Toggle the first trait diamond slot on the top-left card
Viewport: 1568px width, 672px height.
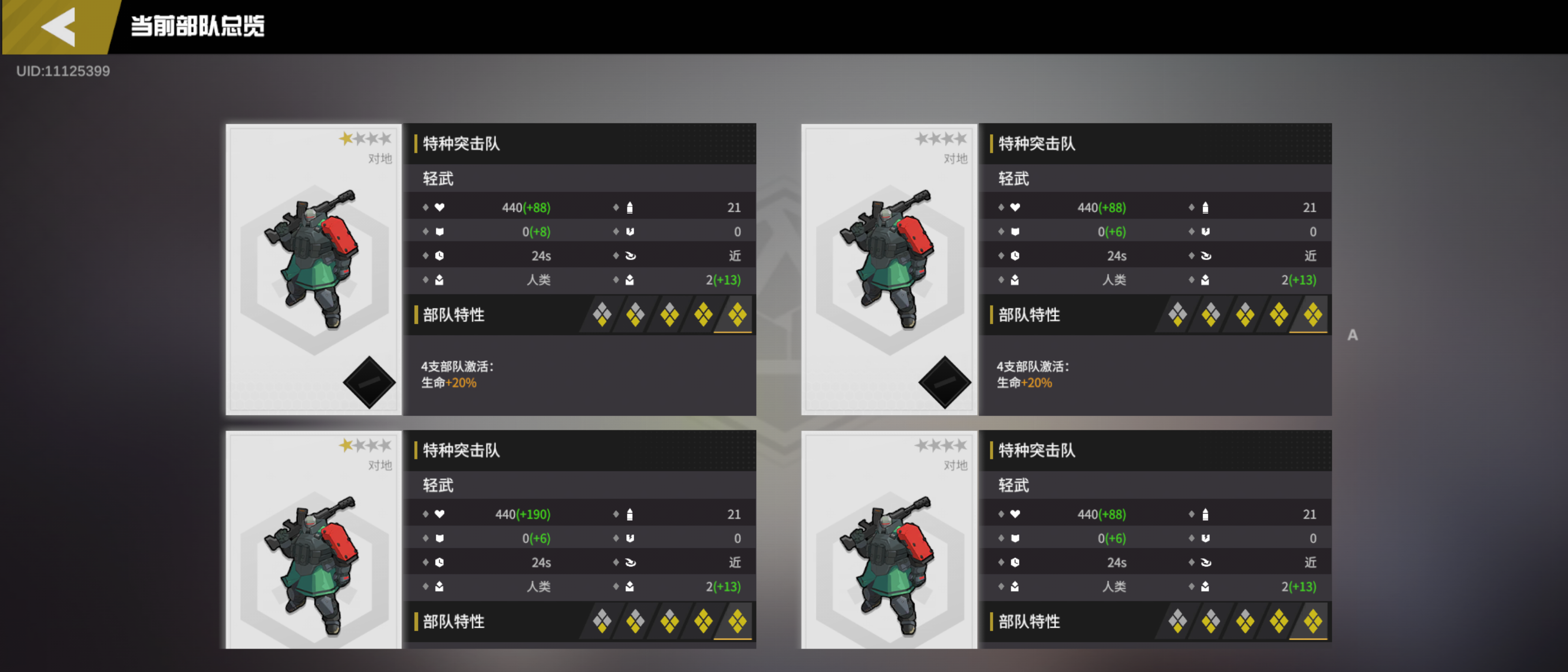pos(601,315)
